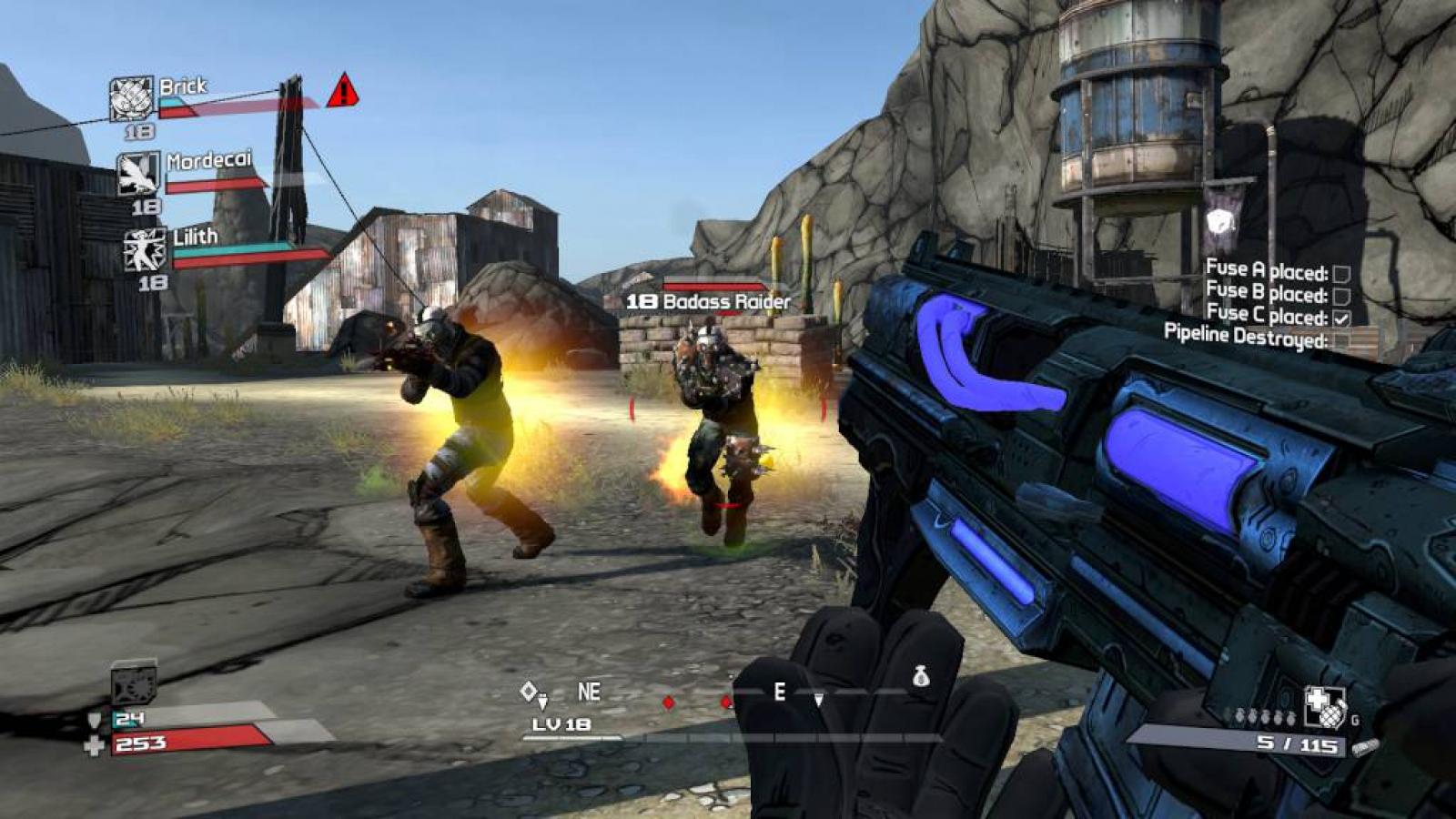Select Mordecai's party portrait
This screenshot has width=1456, height=819.
pos(138,173)
